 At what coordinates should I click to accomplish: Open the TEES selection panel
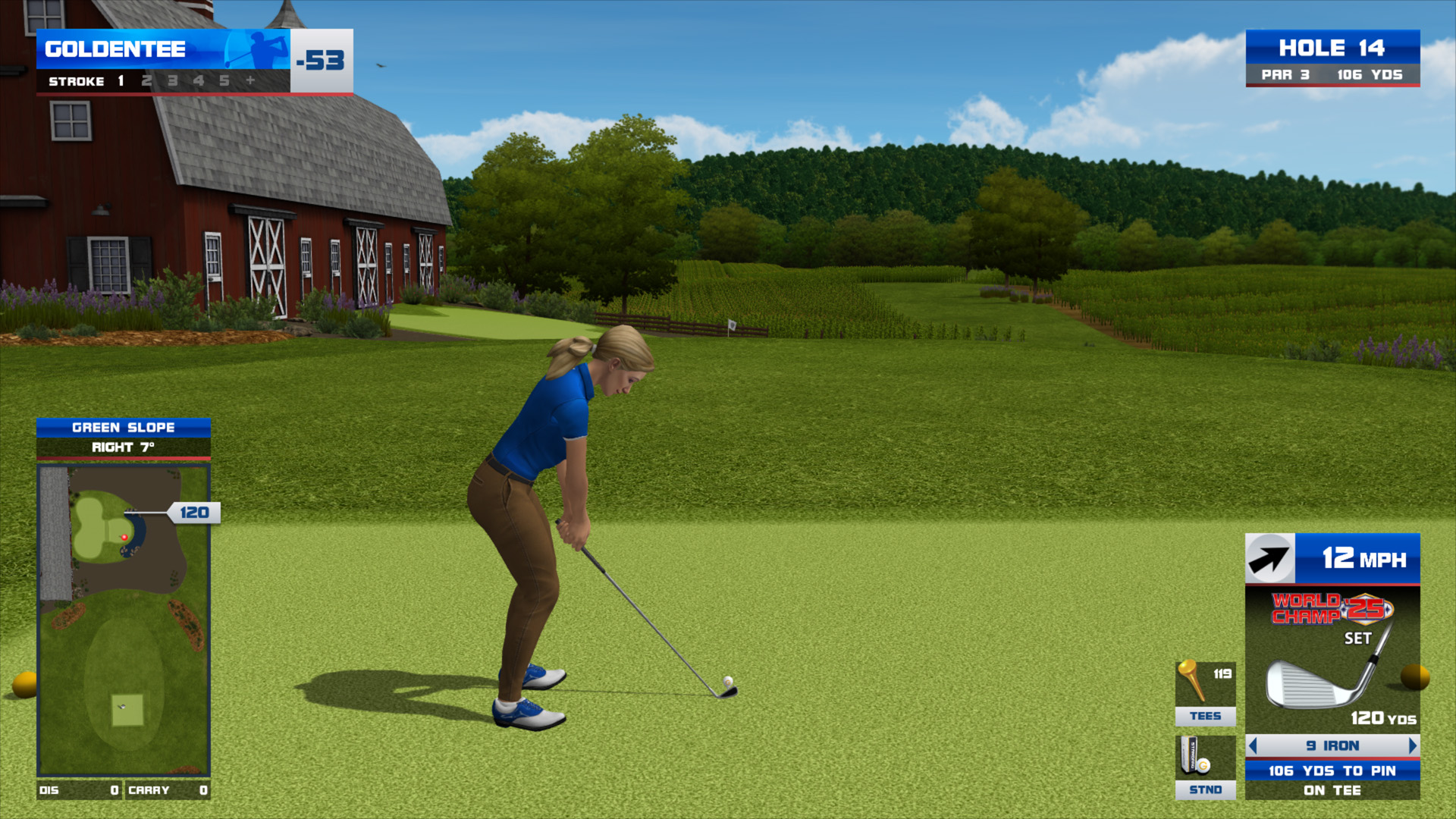tap(1205, 693)
